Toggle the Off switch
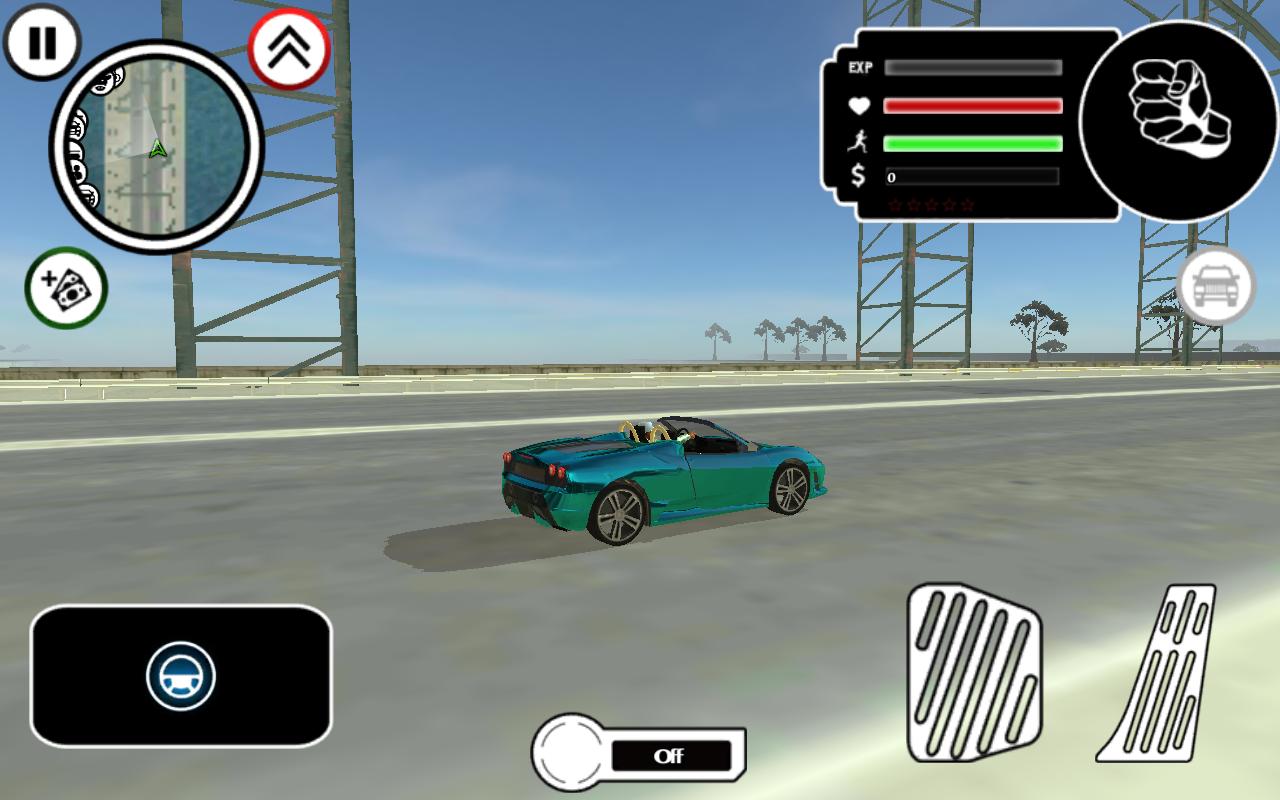Viewport: 1280px width, 800px height. [x=640, y=755]
